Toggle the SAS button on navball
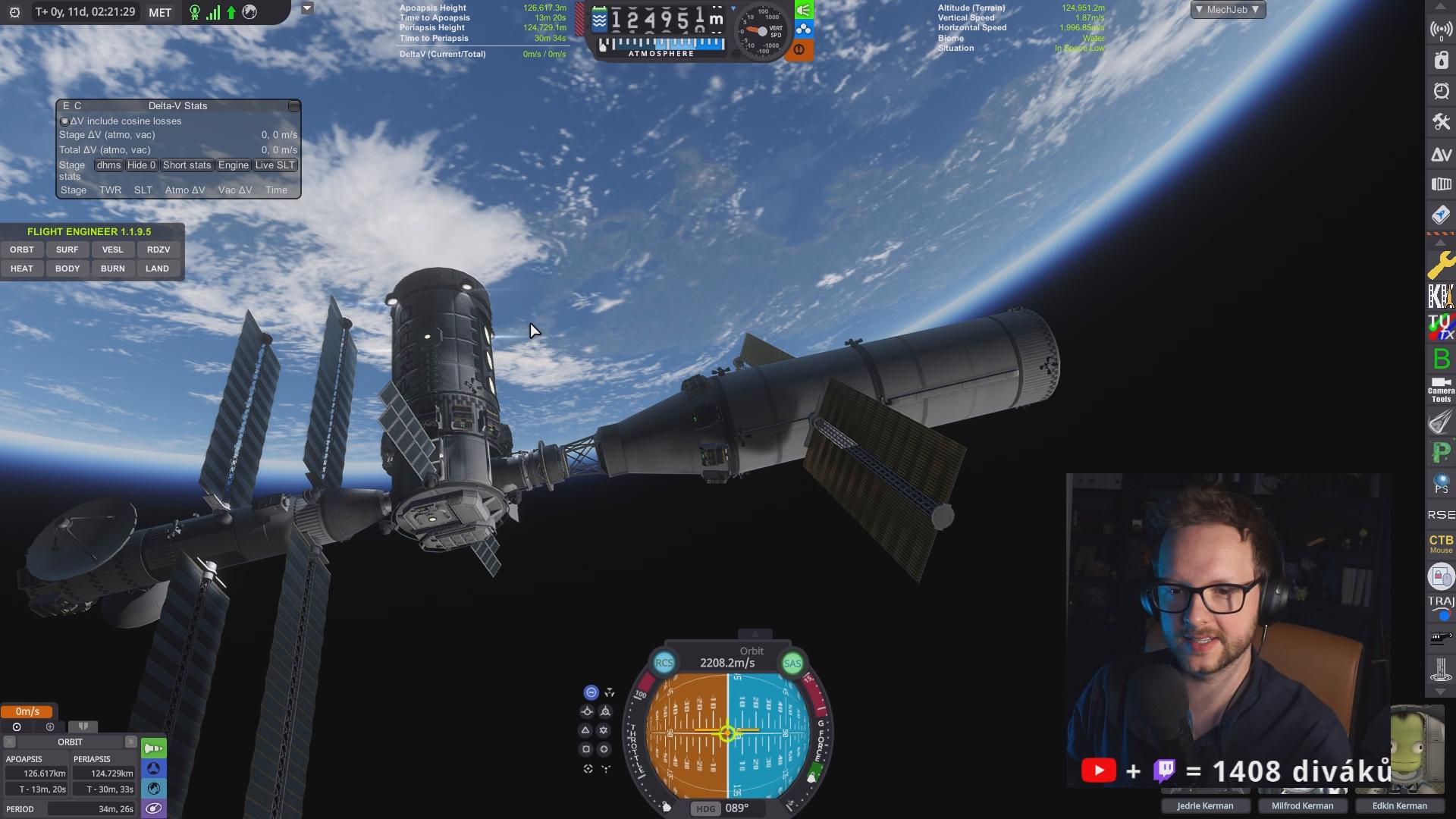This screenshot has width=1456, height=819. tap(792, 664)
